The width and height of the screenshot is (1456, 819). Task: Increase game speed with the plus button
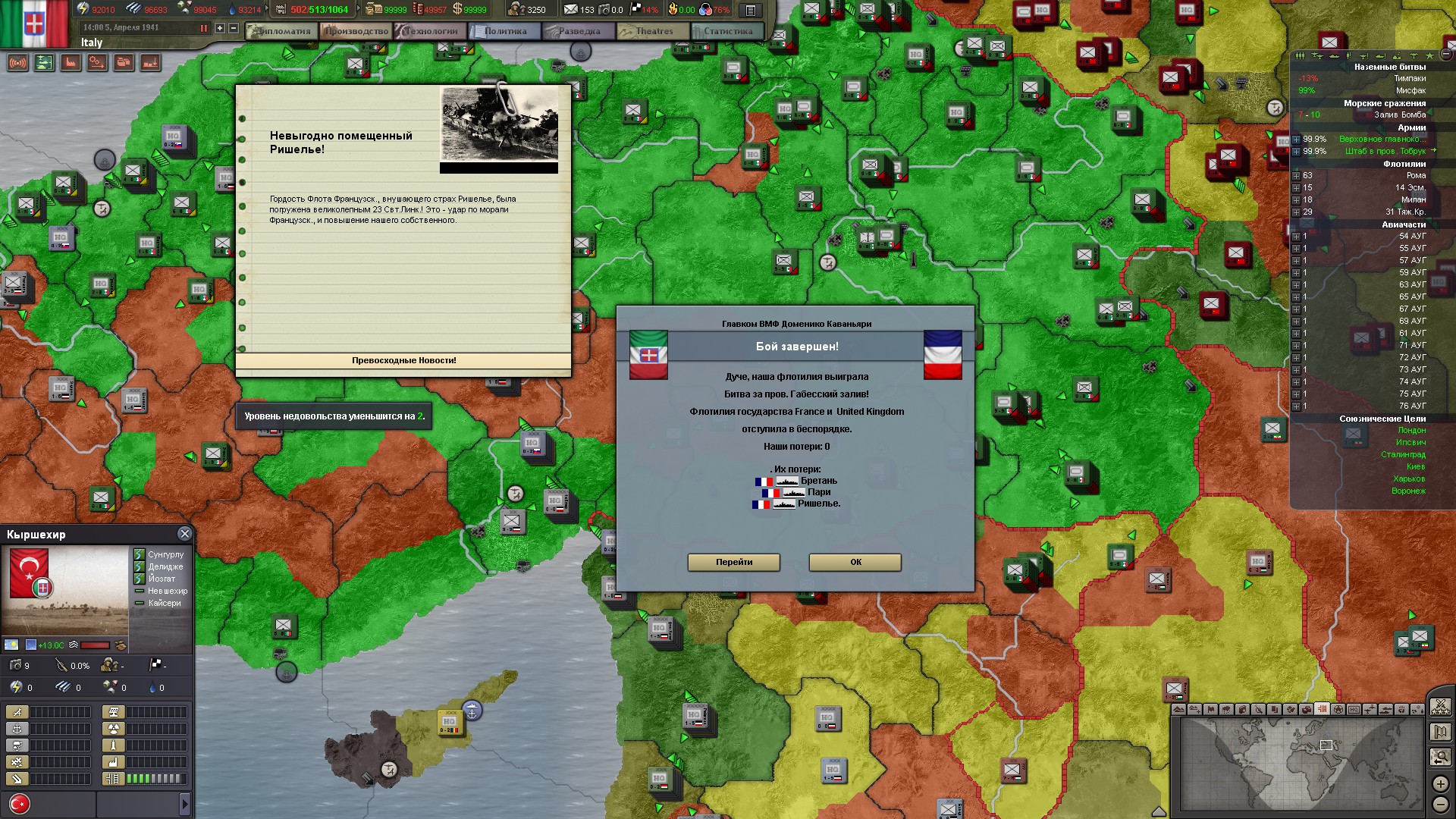click(220, 28)
